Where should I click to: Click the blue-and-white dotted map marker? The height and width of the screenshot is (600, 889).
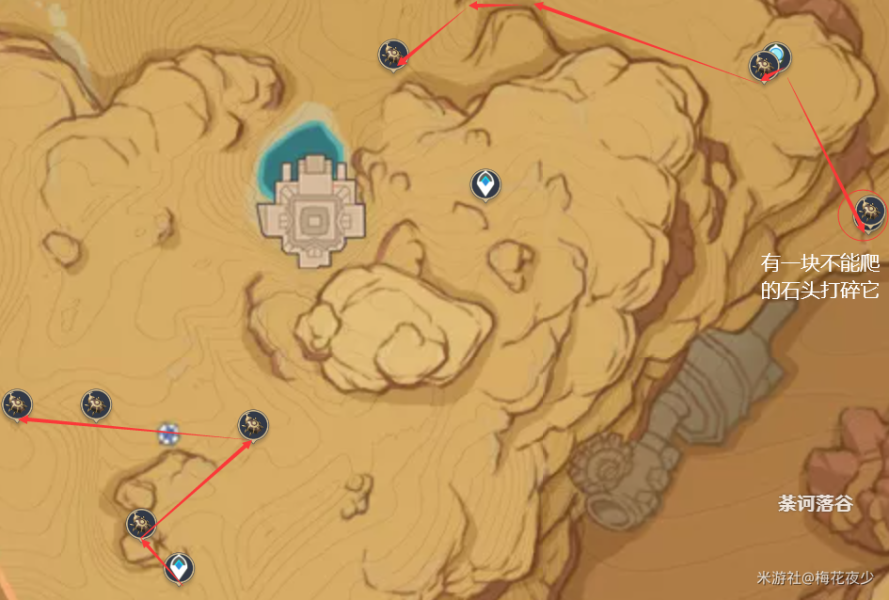(x=168, y=434)
